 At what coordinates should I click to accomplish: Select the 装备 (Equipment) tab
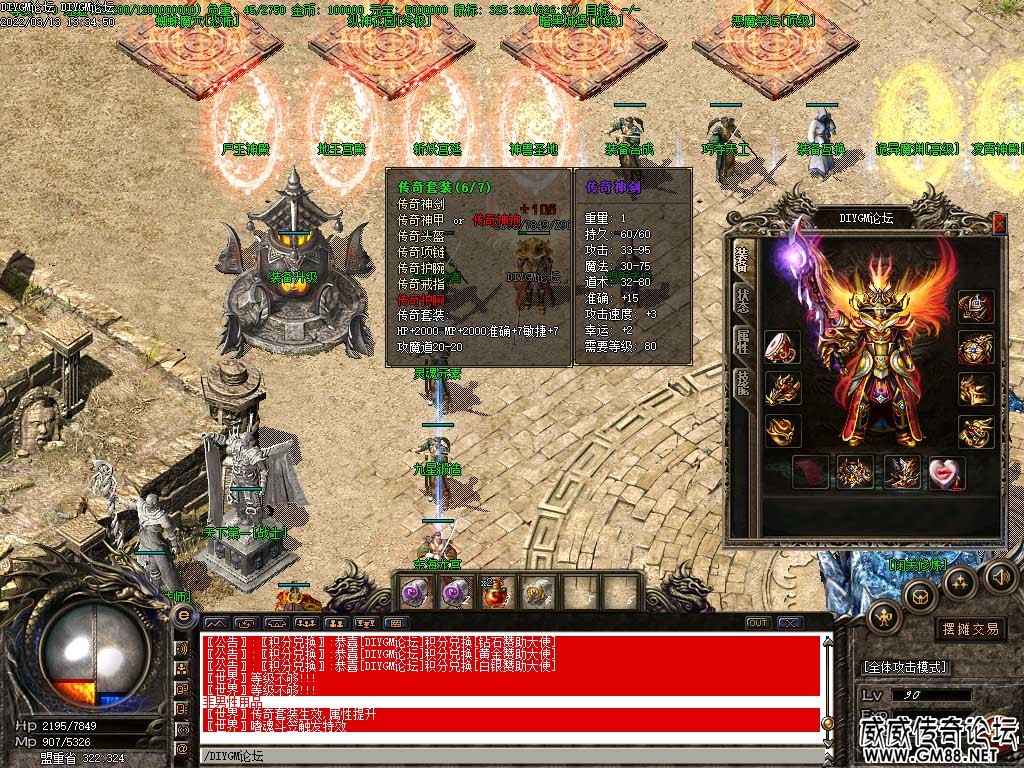point(741,256)
